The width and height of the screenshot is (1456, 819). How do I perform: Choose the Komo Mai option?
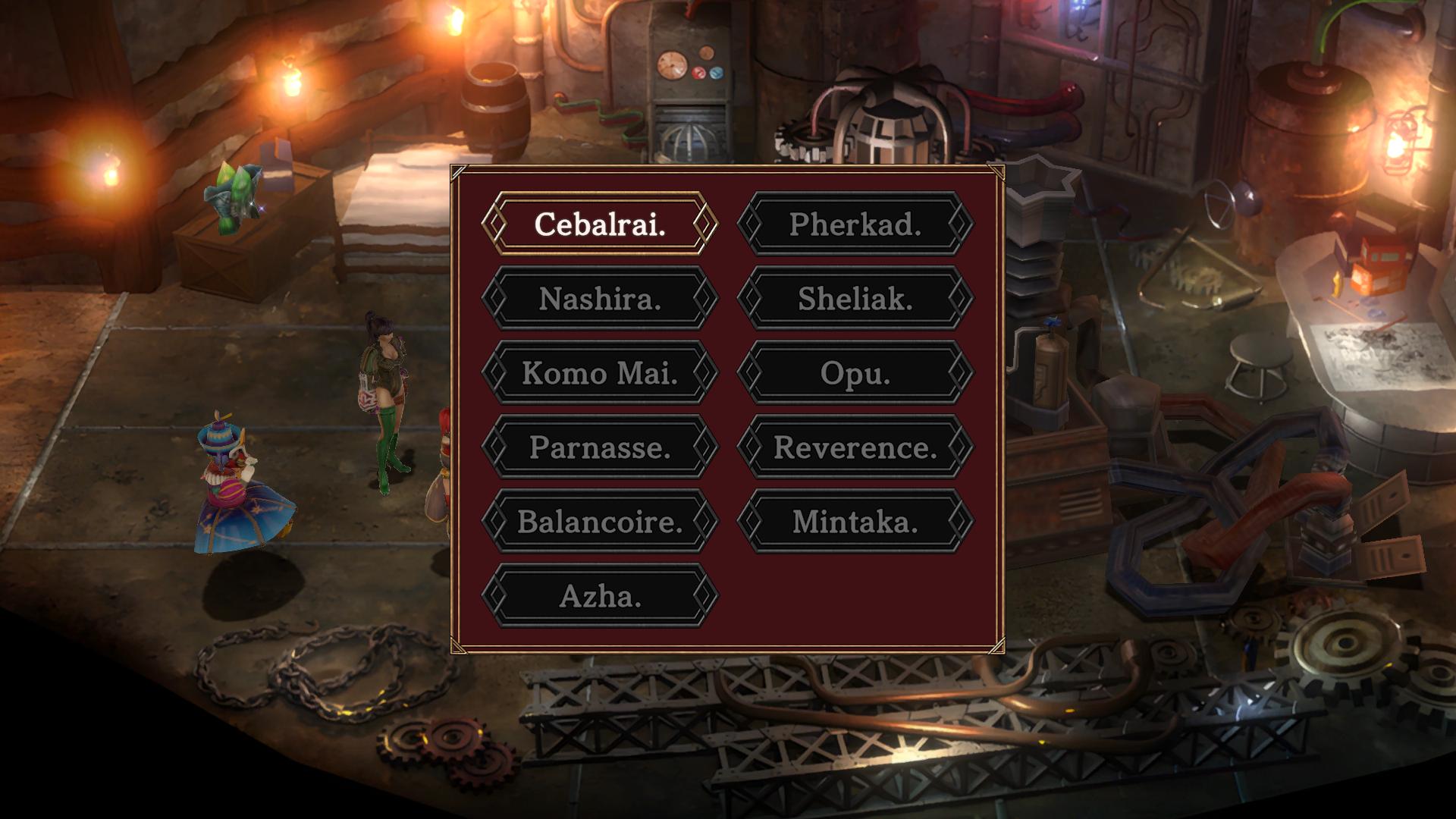pyautogui.click(x=599, y=372)
